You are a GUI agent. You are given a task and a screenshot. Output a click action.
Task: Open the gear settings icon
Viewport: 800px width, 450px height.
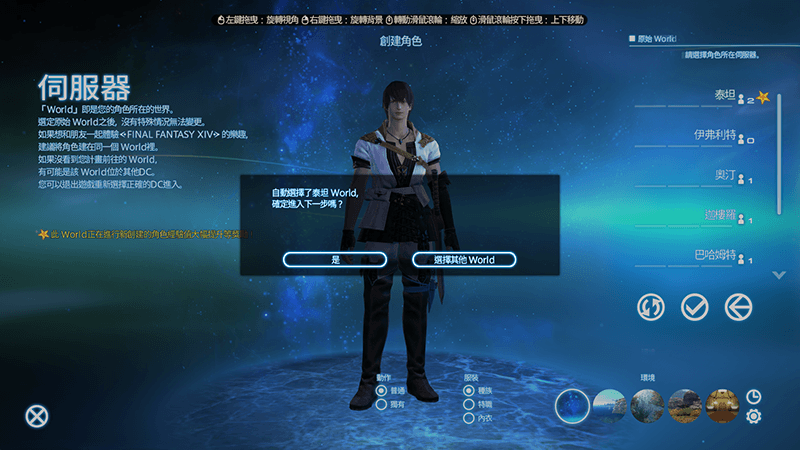753,416
